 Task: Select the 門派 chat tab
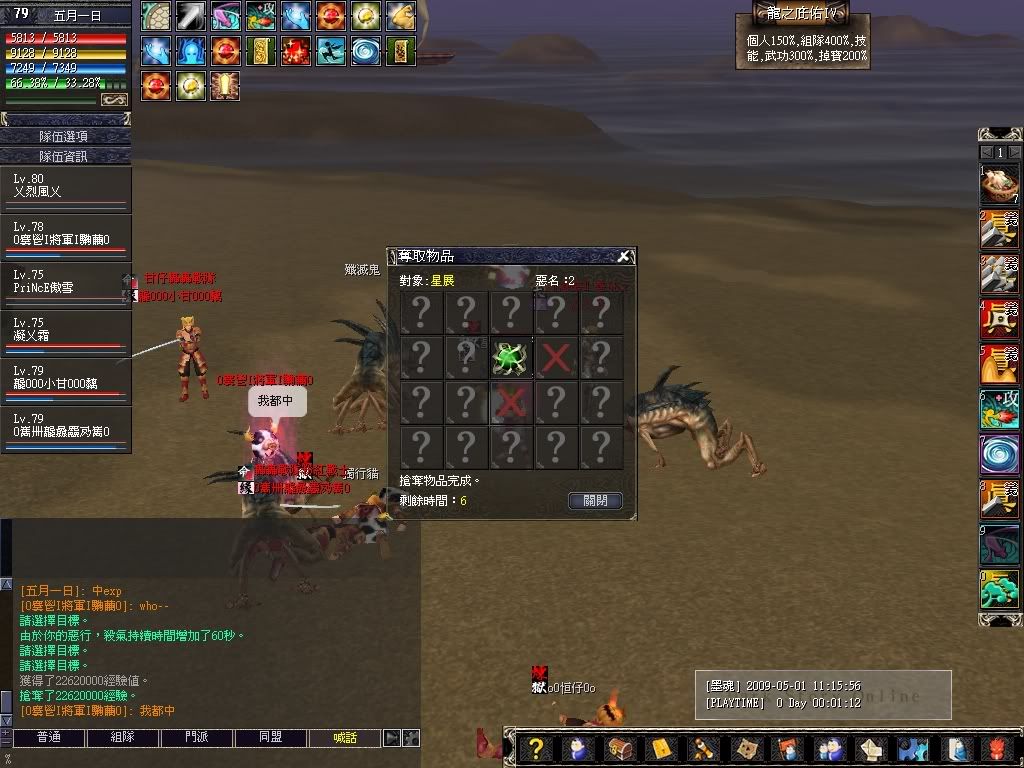tap(197, 738)
